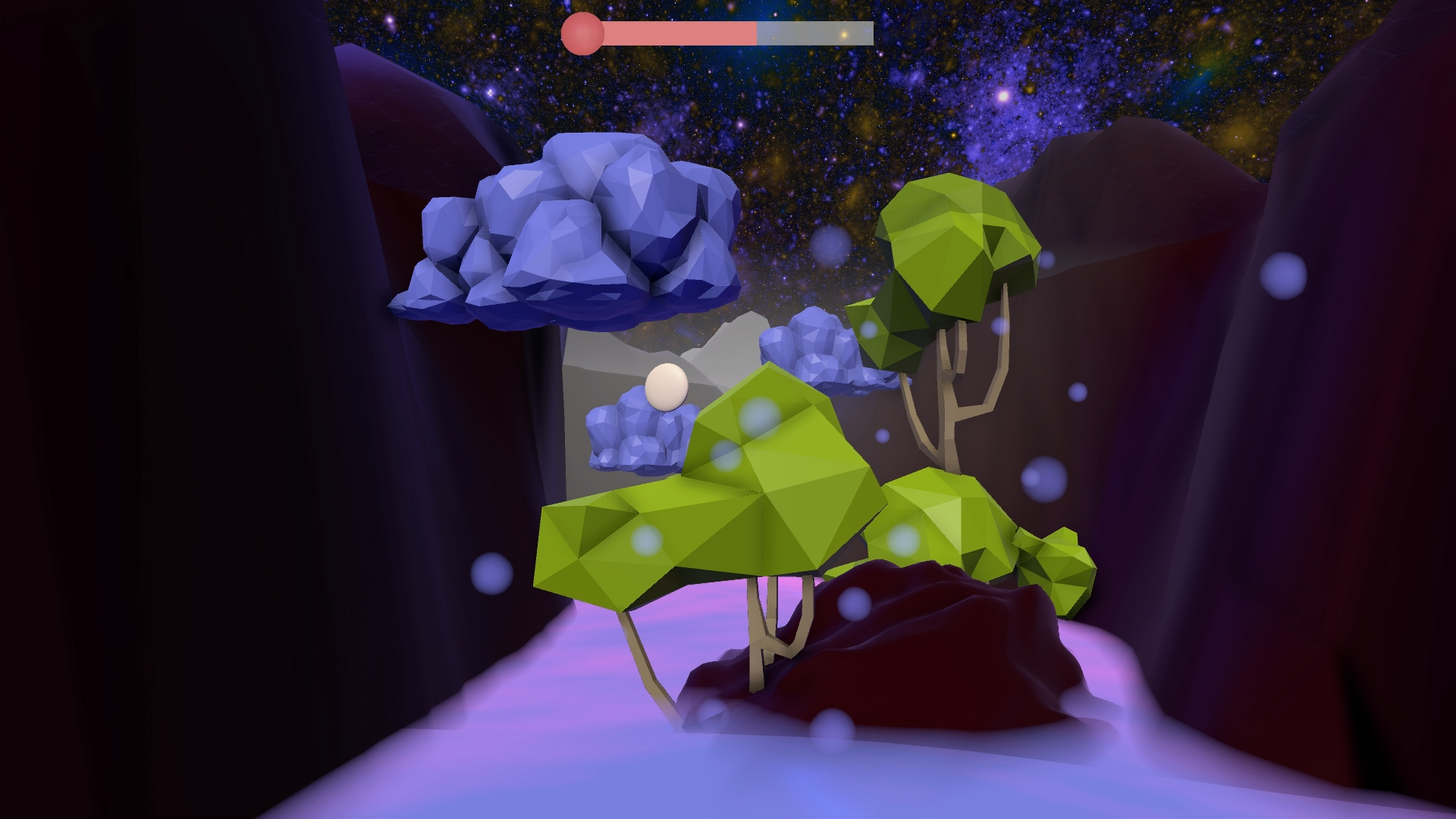
Task: Click the red circular knob on the progress bar
Action: [584, 32]
